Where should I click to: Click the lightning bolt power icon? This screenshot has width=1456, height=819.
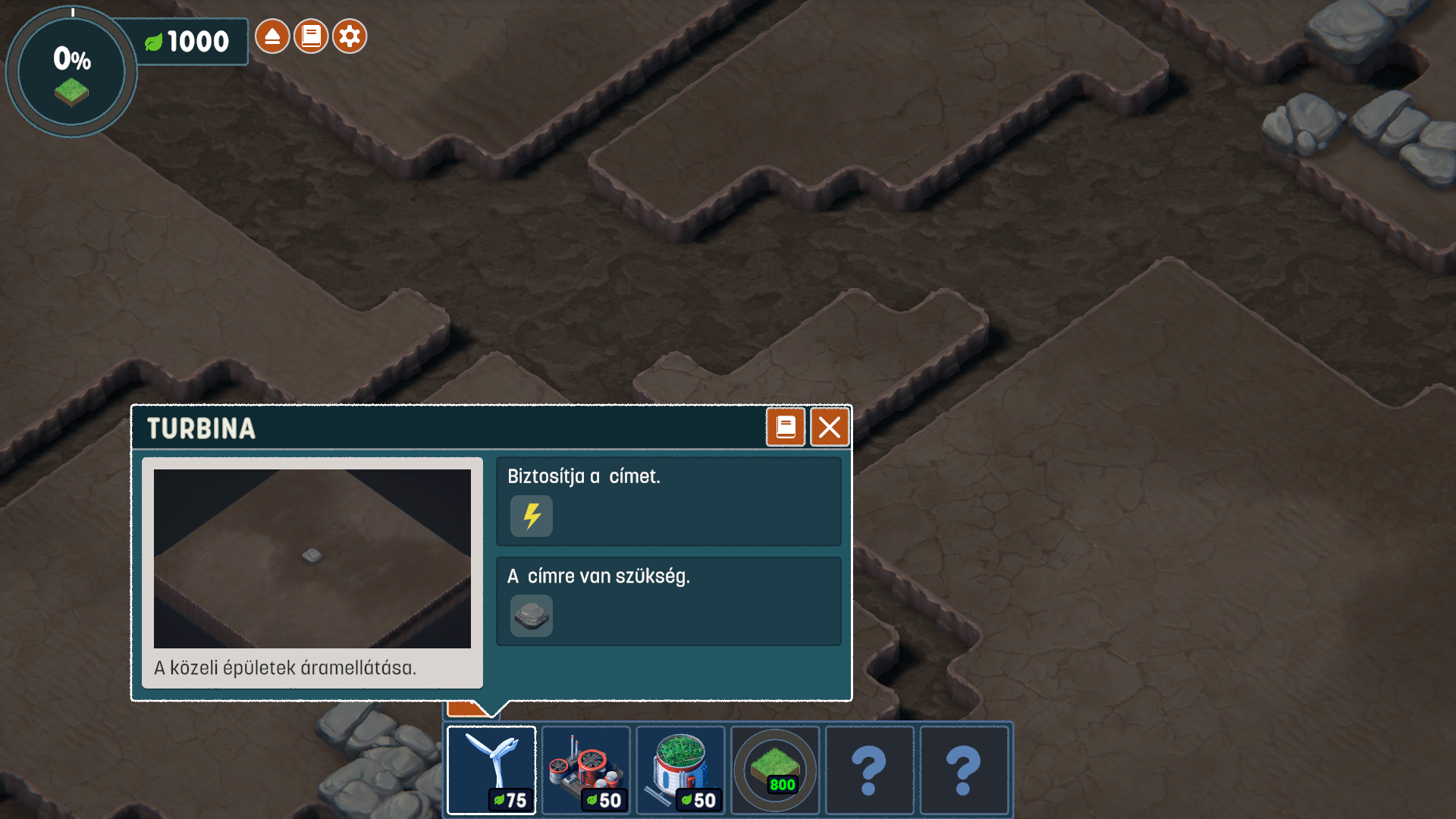click(532, 516)
